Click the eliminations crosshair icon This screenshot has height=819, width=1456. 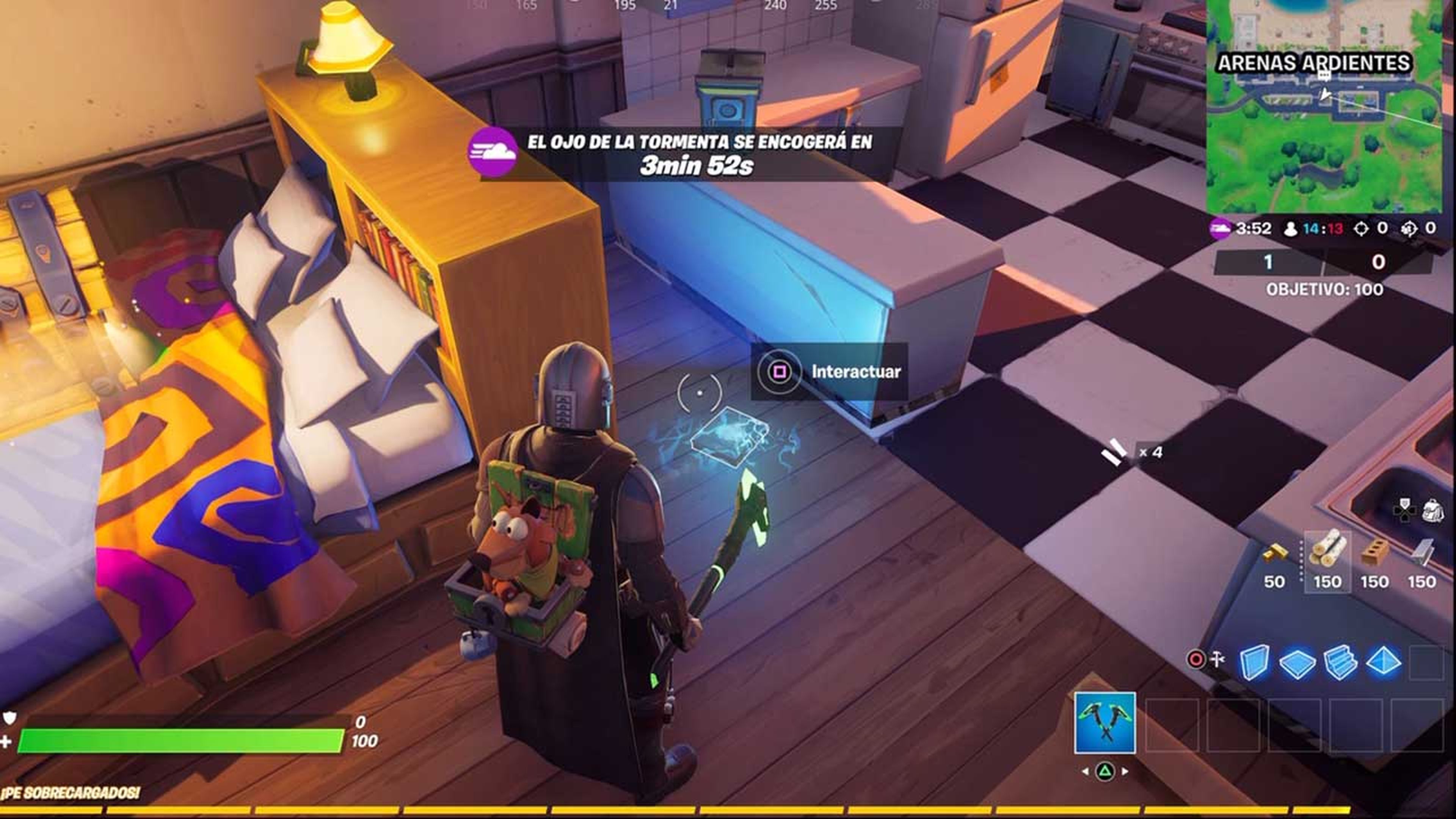pos(1362,228)
